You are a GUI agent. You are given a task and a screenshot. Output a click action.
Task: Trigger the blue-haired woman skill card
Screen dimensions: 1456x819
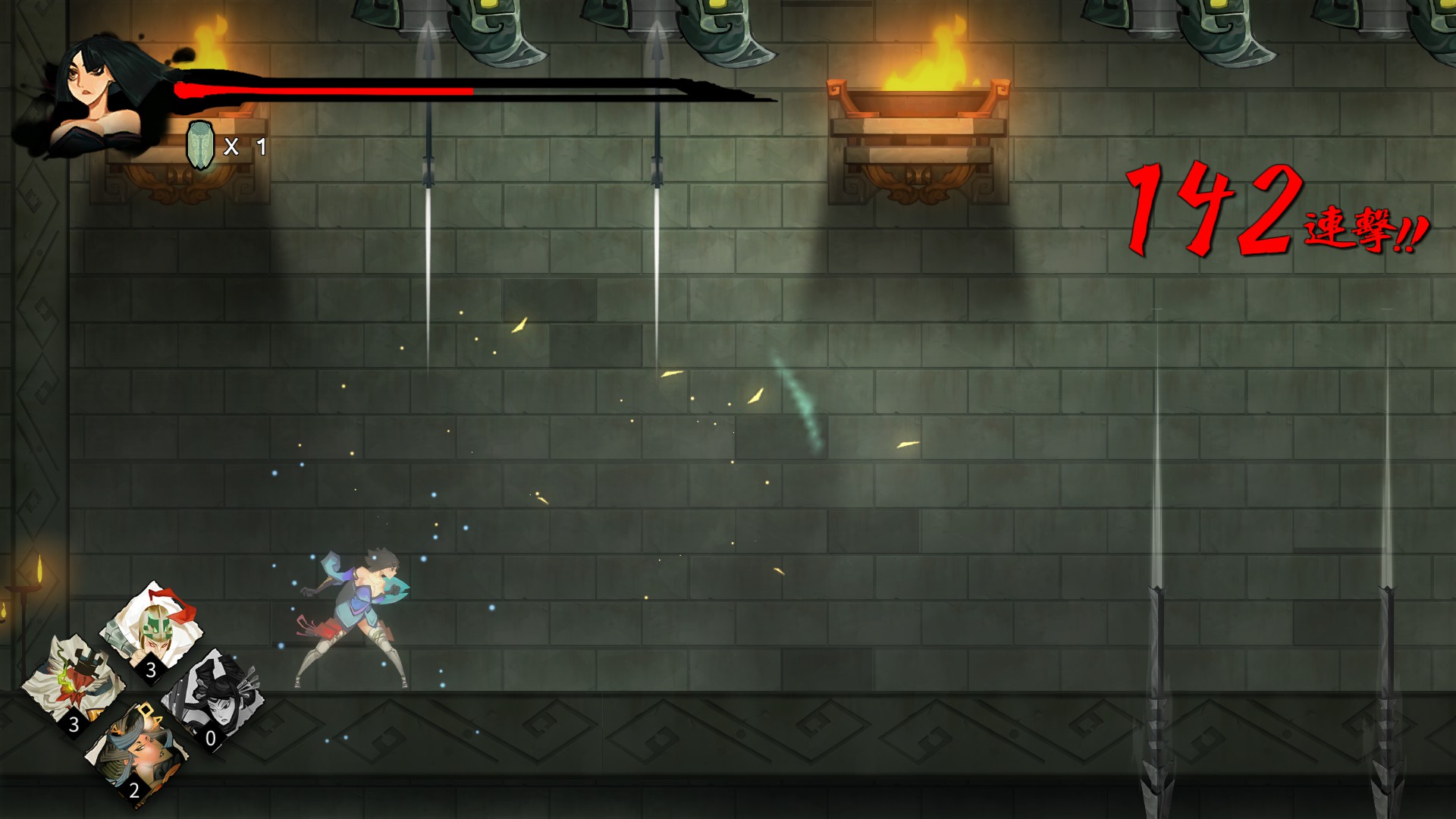(x=136, y=750)
